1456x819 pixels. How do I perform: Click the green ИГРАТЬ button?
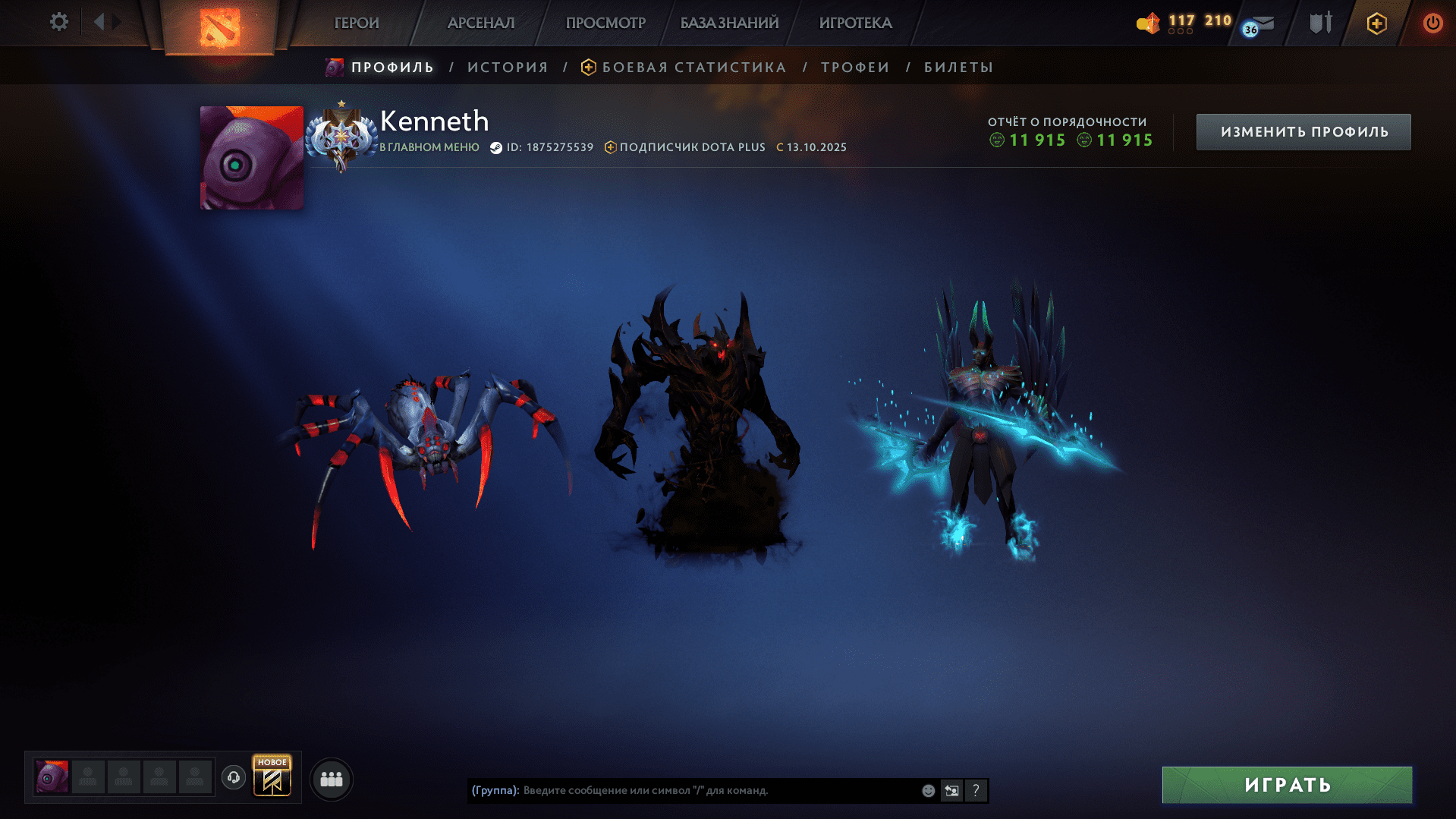1287,785
